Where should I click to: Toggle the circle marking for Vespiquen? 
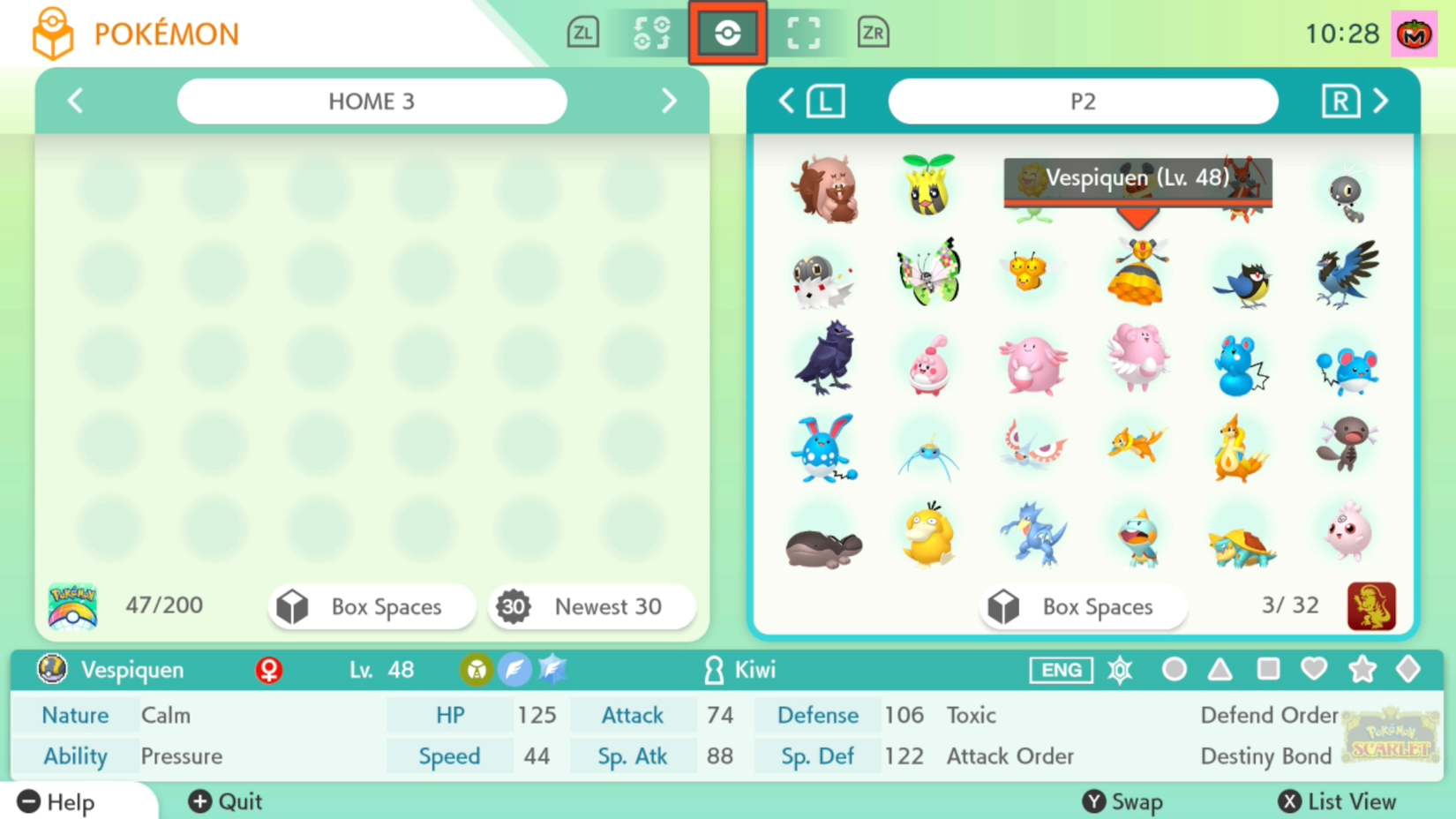click(x=1174, y=670)
